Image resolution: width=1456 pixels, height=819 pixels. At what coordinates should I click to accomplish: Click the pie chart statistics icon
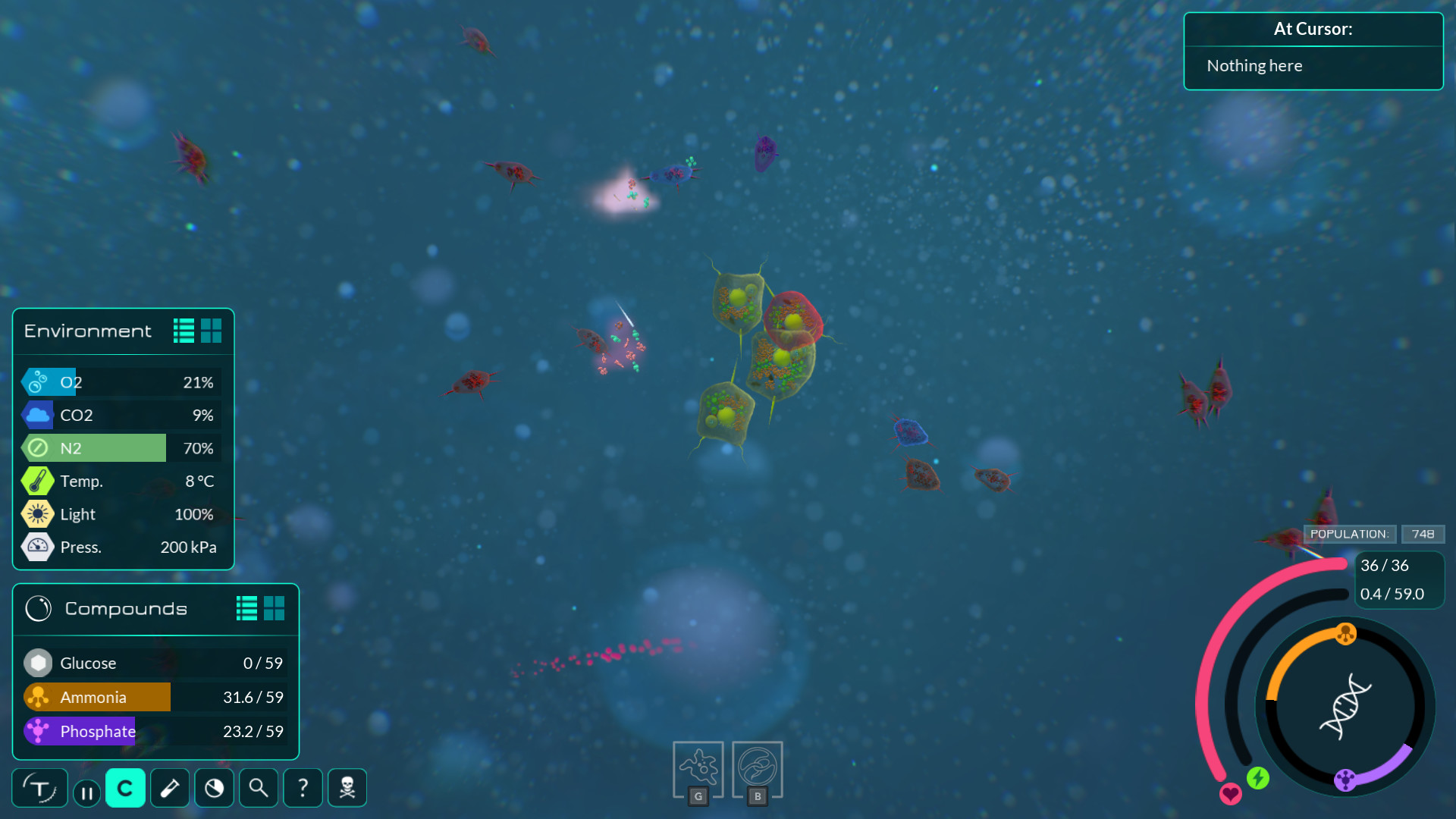coord(214,788)
